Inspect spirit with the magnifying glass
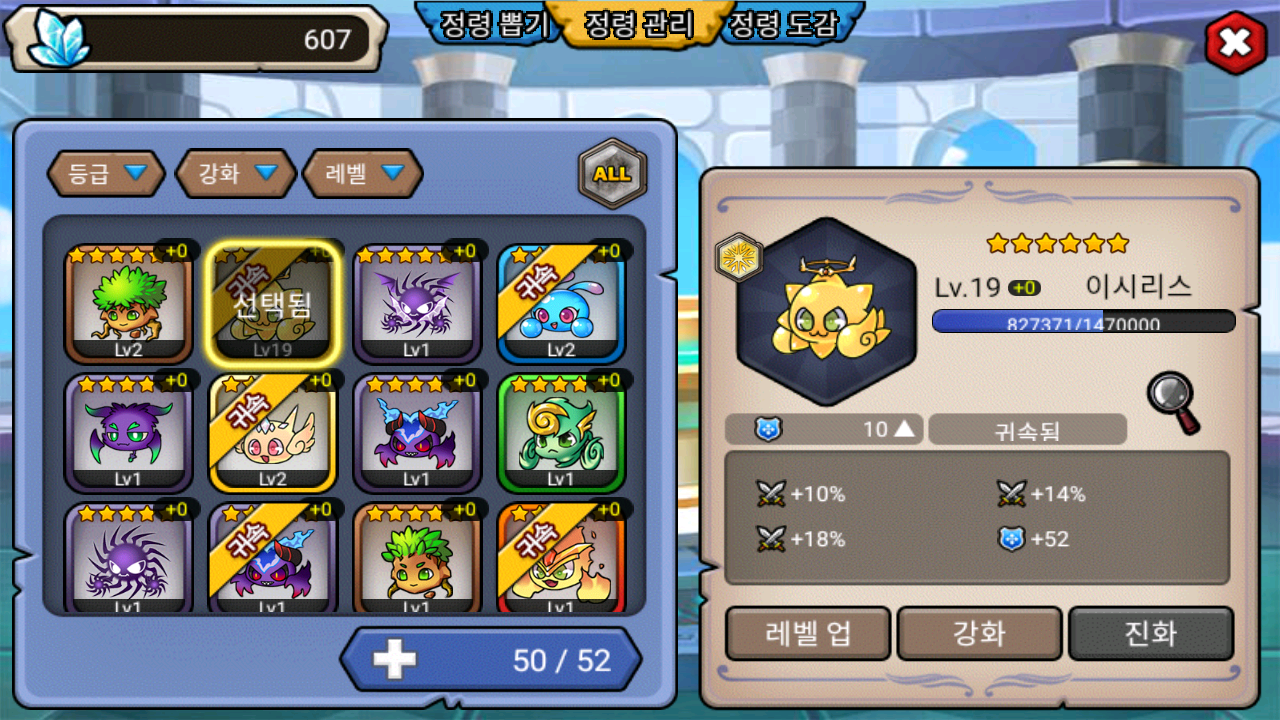The height and width of the screenshot is (720, 1280). [x=1173, y=402]
